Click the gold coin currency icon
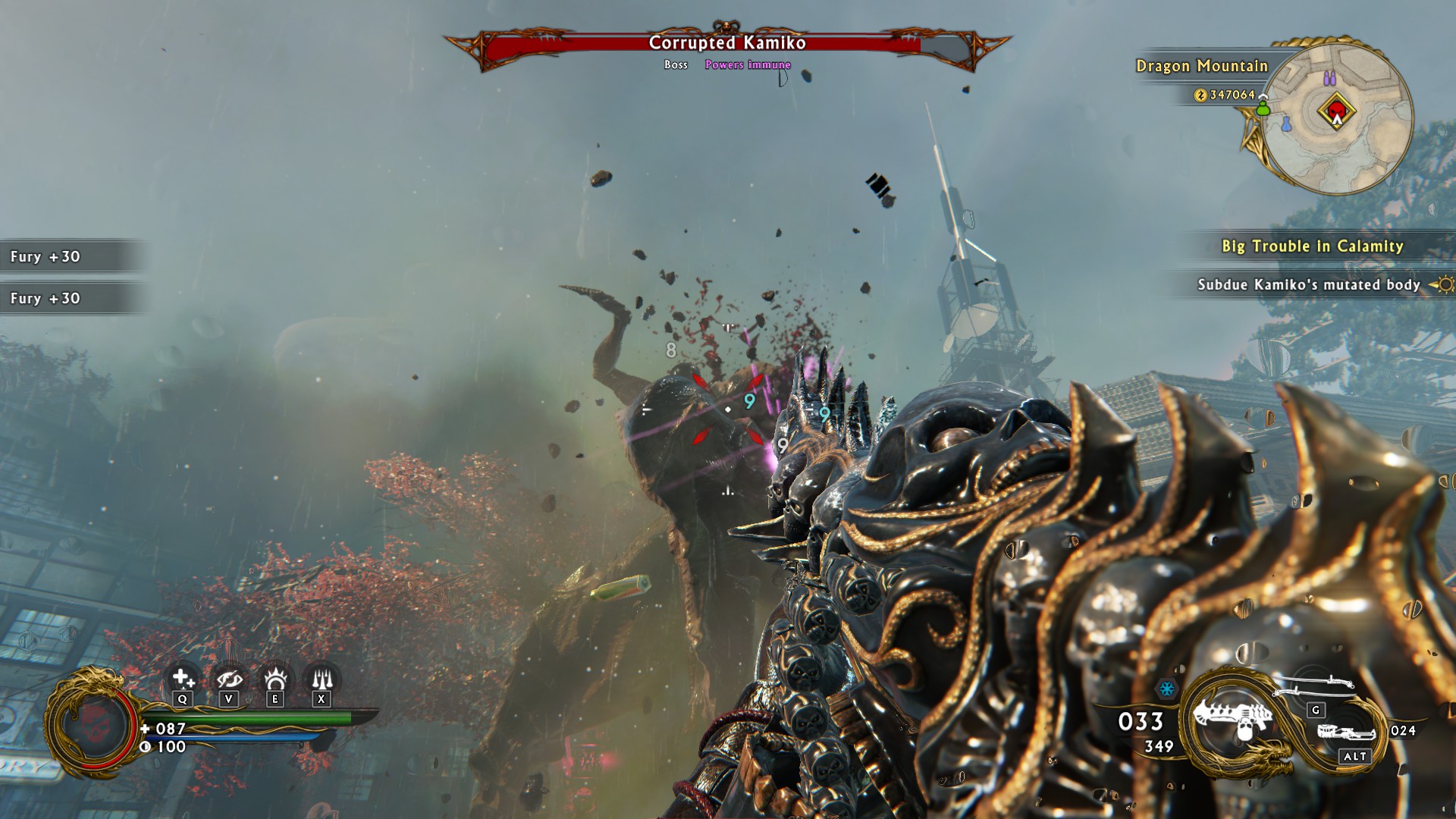The width and height of the screenshot is (1456, 819). click(x=1200, y=95)
